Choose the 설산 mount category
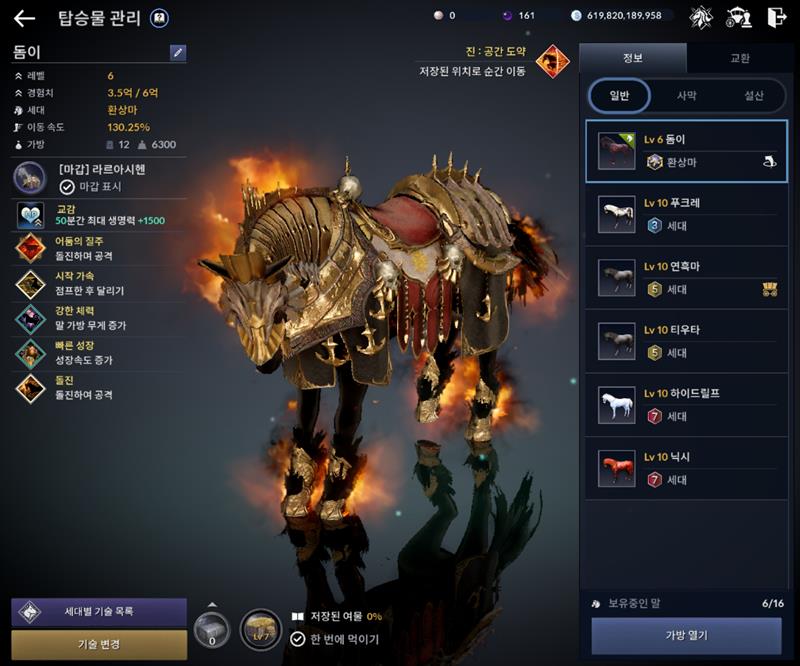Screen dimensions: 800x666 753,96
